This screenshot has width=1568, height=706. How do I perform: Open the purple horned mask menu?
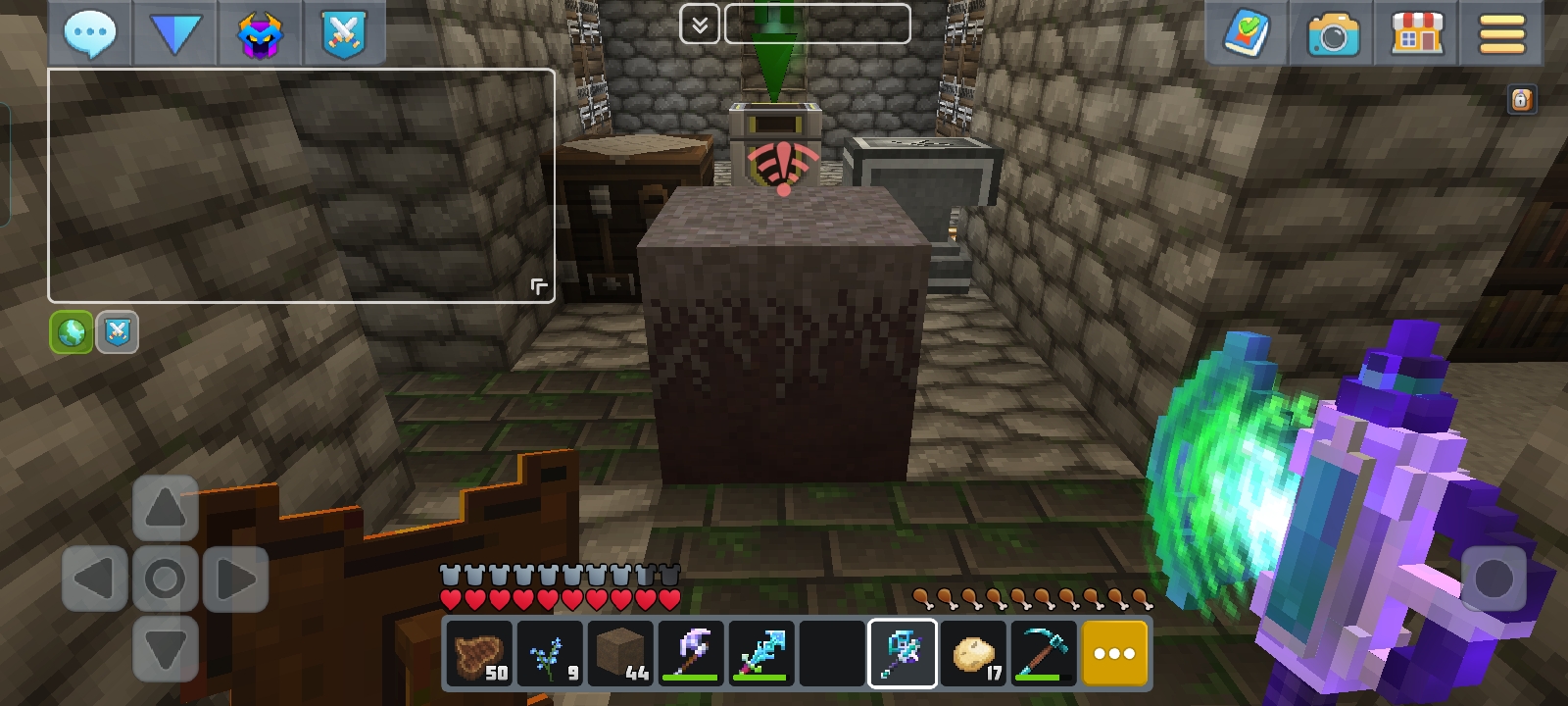[260, 32]
